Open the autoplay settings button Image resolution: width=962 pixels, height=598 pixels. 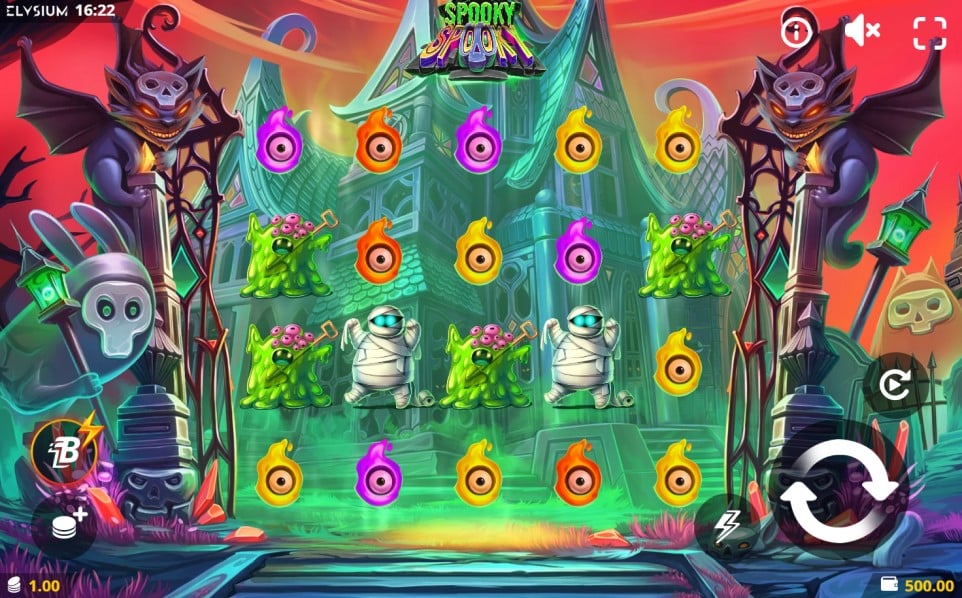(x=894, y=384)
